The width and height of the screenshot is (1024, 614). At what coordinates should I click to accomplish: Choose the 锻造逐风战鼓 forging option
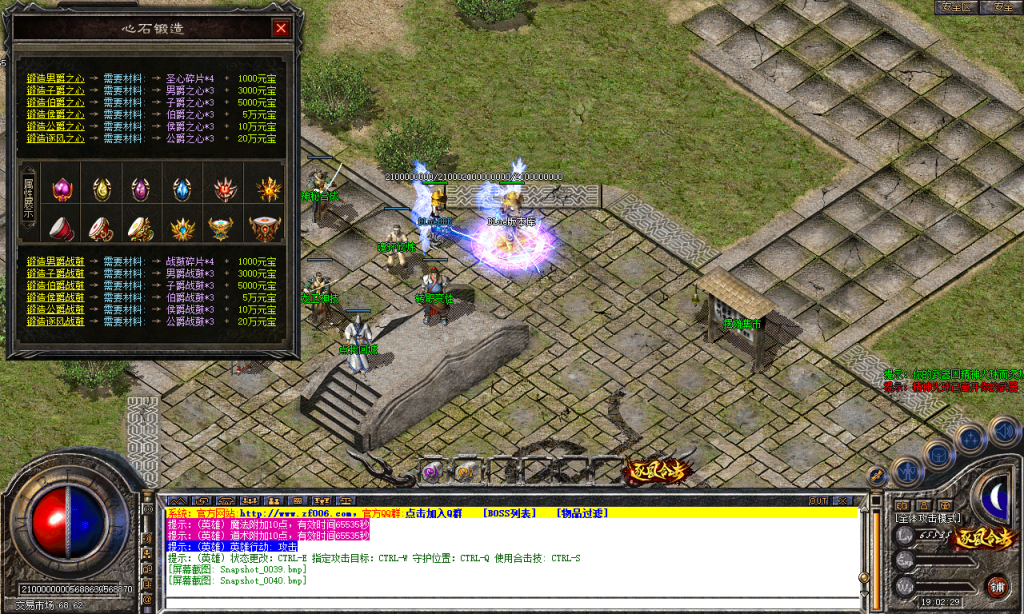pyautogui.click(x=56, y=321)
